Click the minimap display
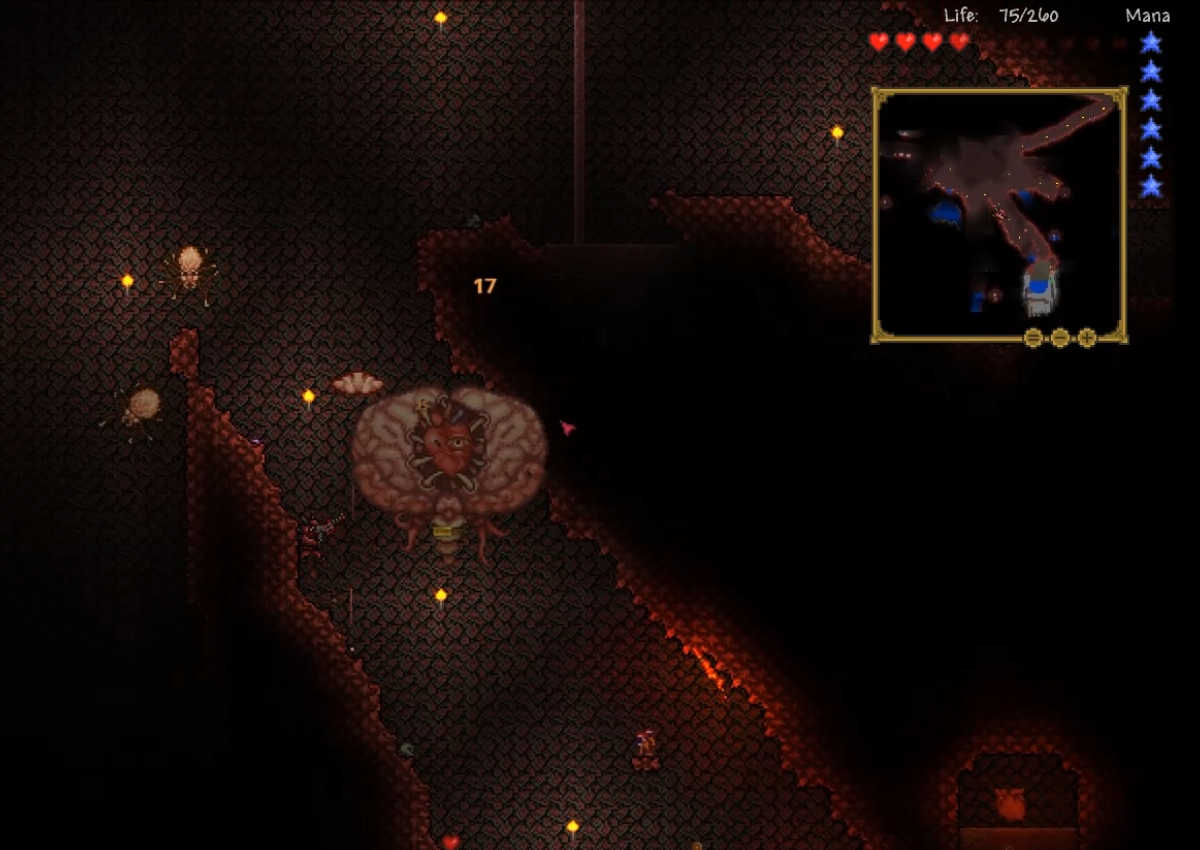 coord(999,210)
